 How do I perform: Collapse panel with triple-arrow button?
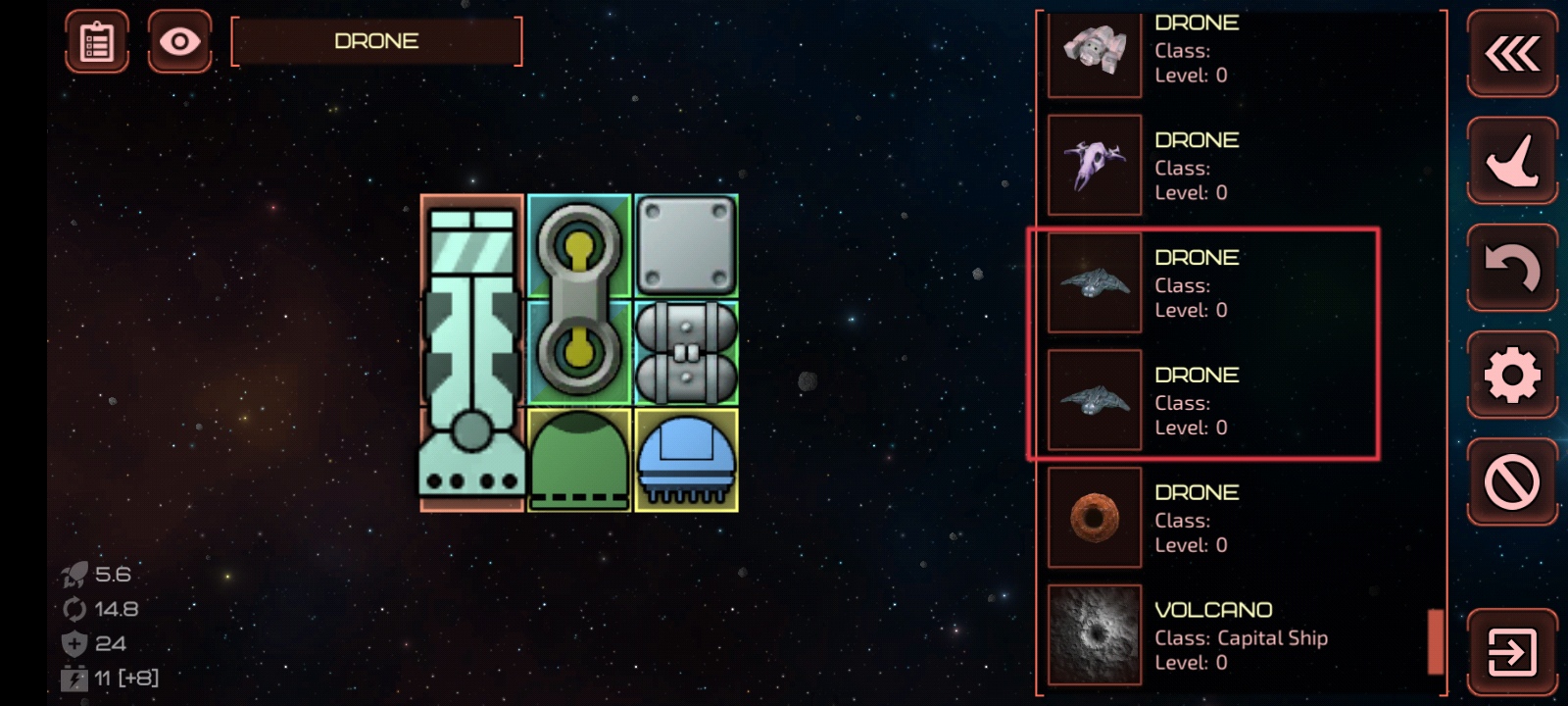[1512, 53]
